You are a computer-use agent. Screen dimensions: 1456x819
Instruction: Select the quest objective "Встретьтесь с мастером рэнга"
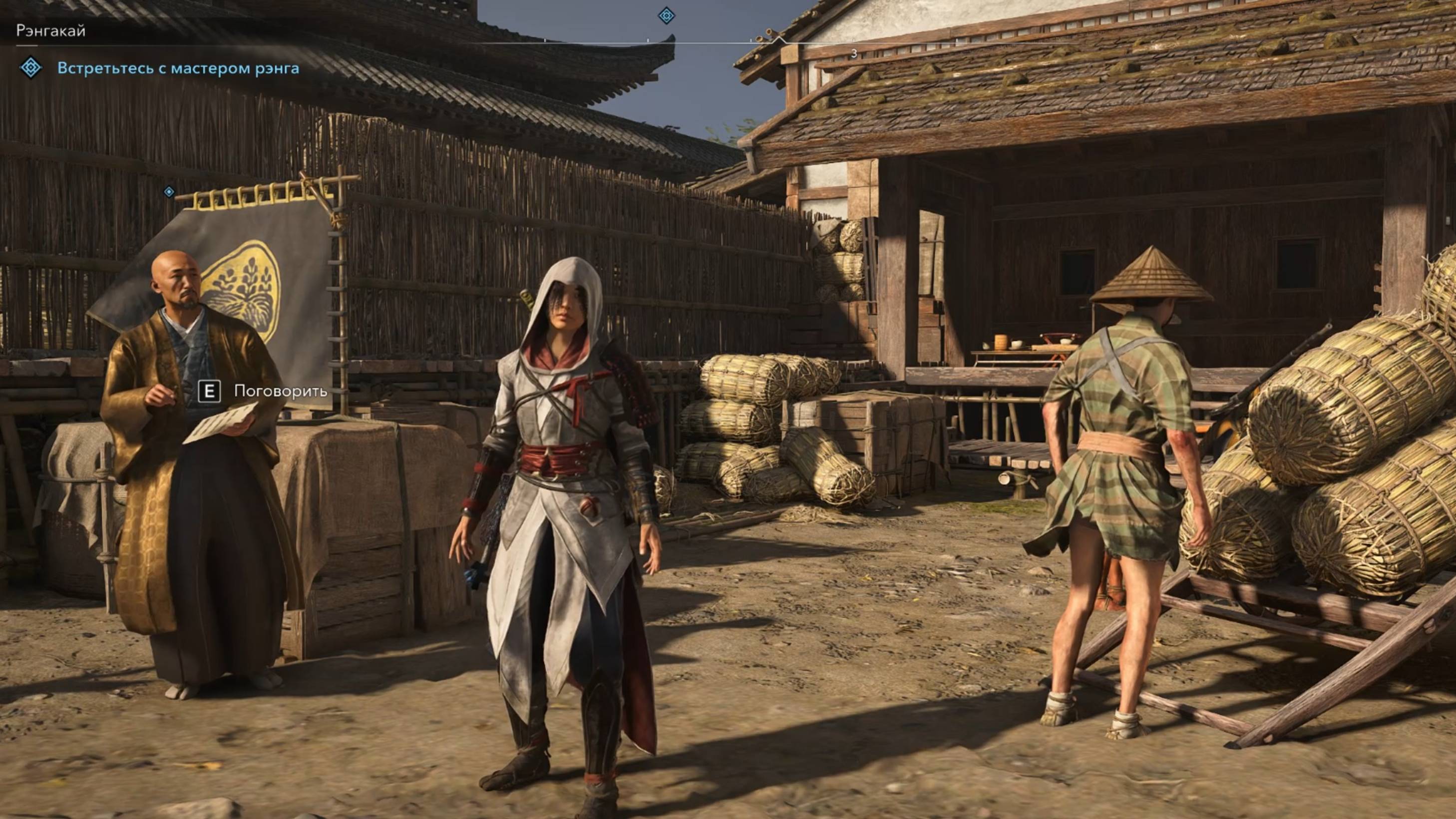coord(178,68)
